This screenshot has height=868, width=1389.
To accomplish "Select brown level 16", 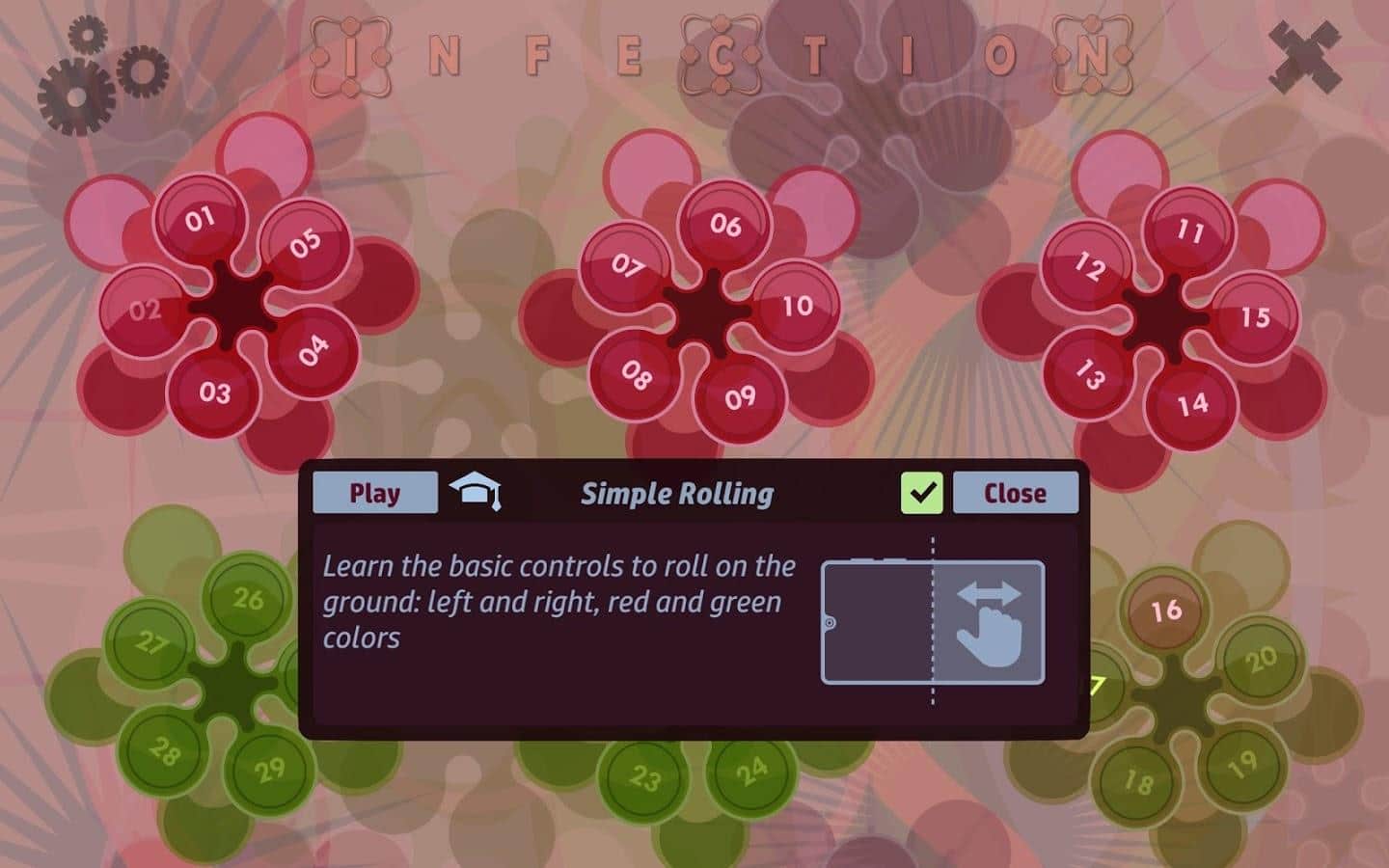I will [x=1165, y=610].
